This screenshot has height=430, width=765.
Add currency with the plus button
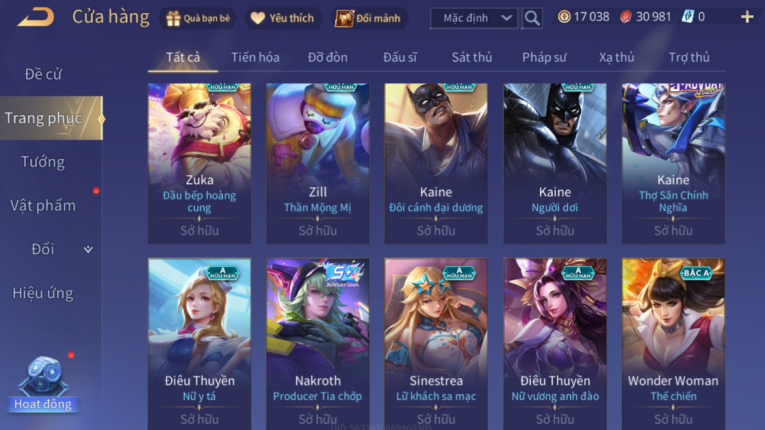click(x=746, y=17)
